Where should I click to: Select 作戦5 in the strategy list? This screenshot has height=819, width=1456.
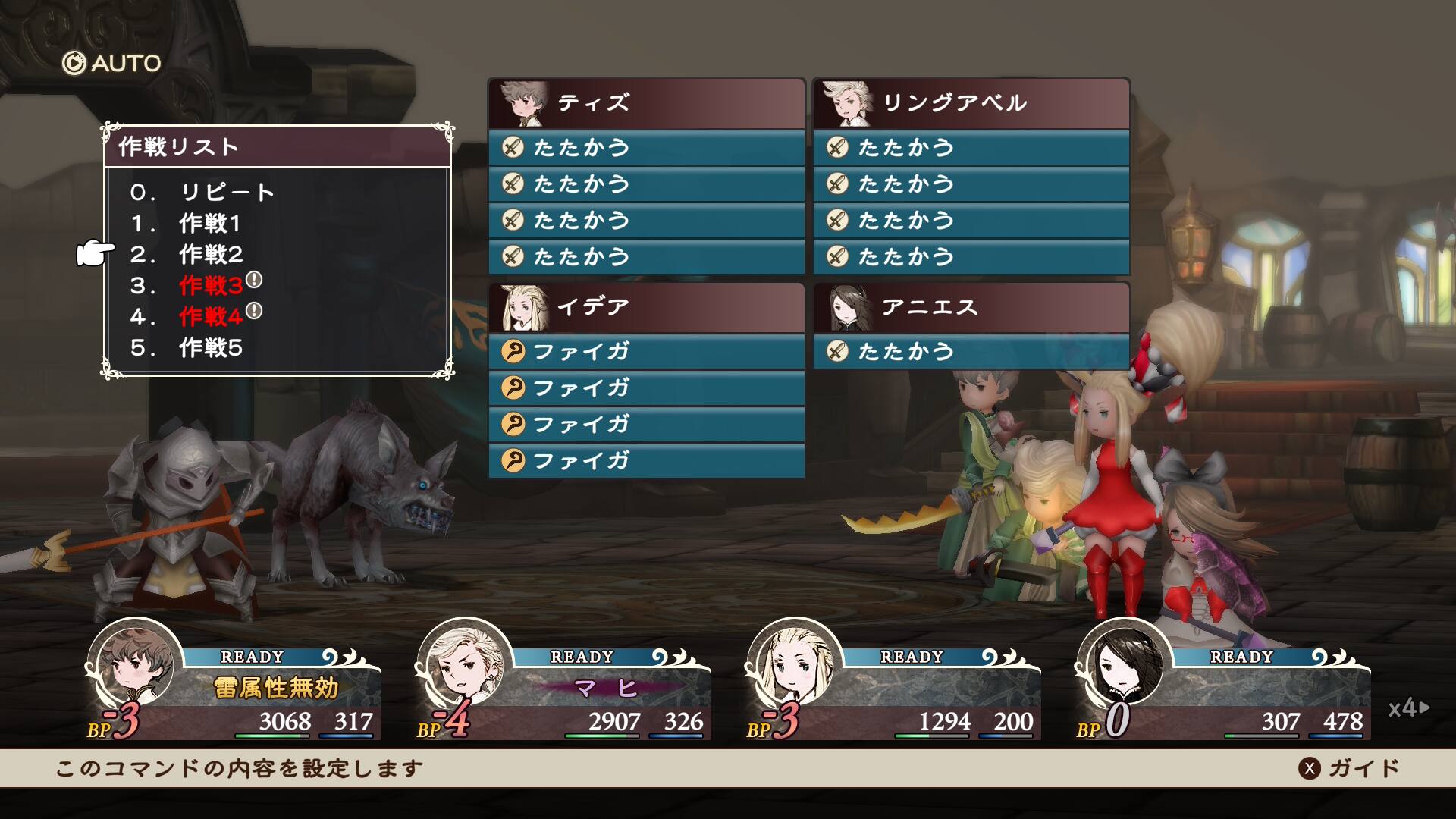[x=210, y=348]
